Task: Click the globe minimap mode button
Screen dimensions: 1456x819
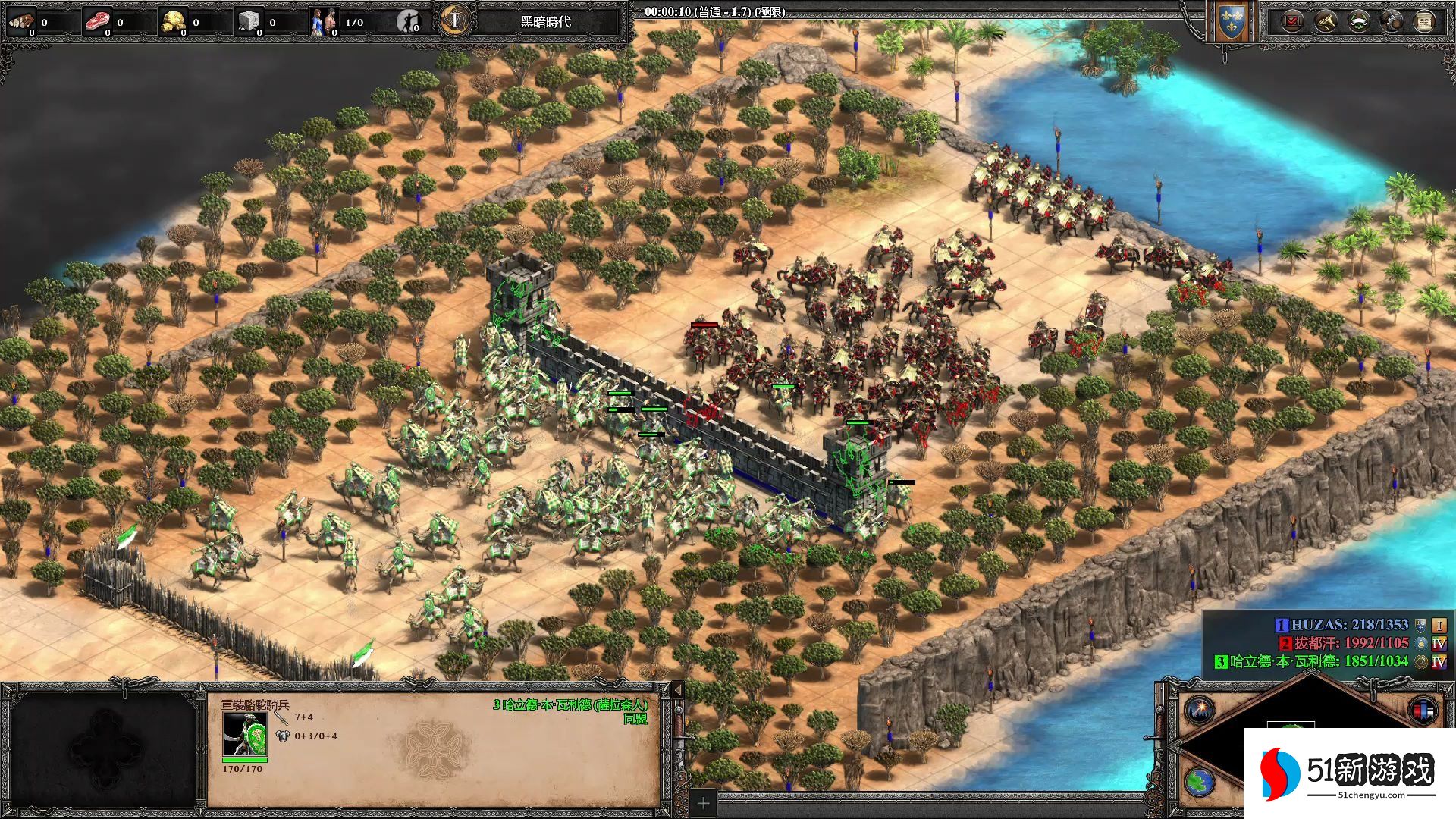Action: 1200,782
